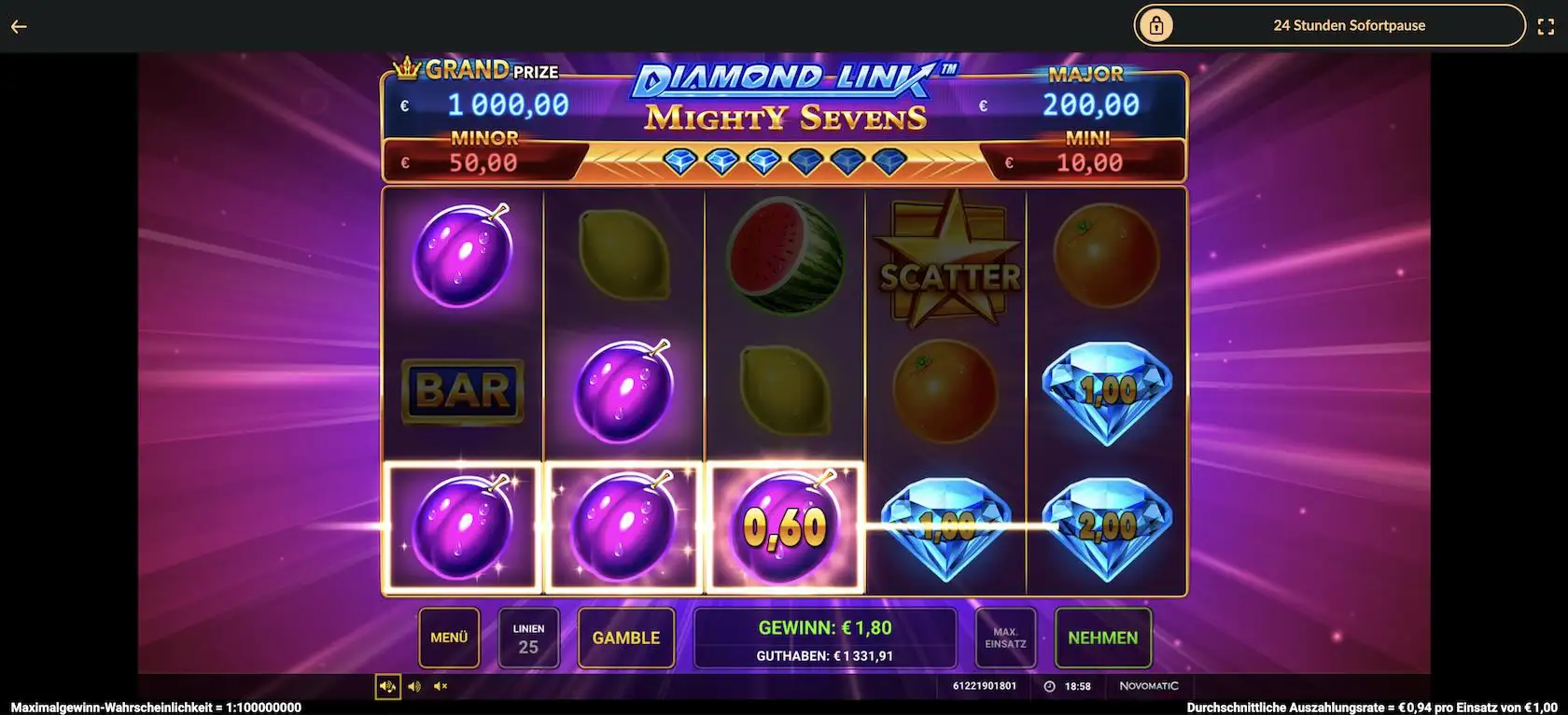The width and height of the screenshot is (1568, 715).
Task: Open the MENÜ panel
Action: coord(448,638)
